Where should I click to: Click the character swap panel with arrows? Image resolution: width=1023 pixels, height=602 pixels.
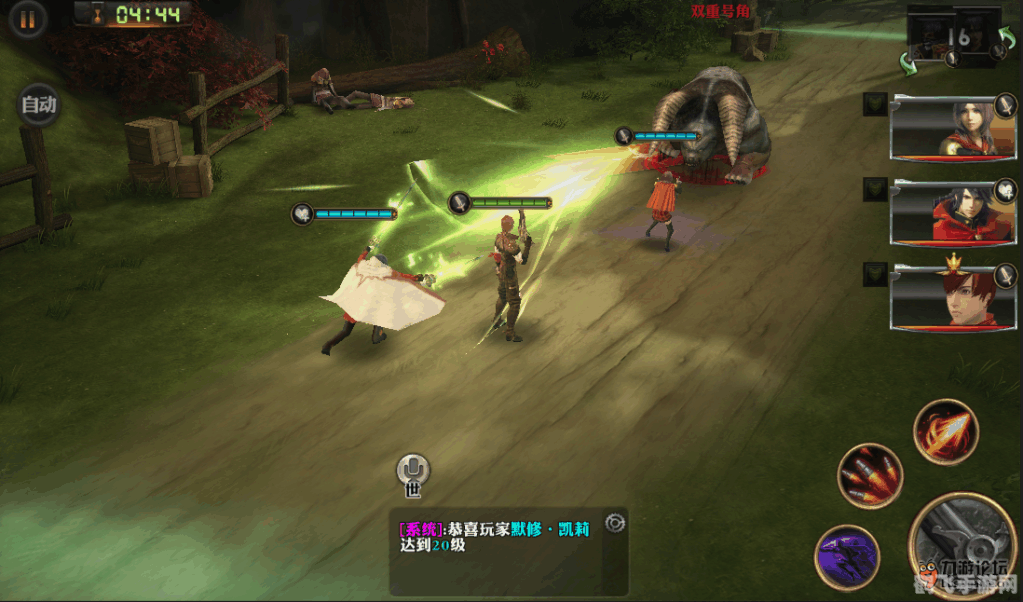[954, 39]
